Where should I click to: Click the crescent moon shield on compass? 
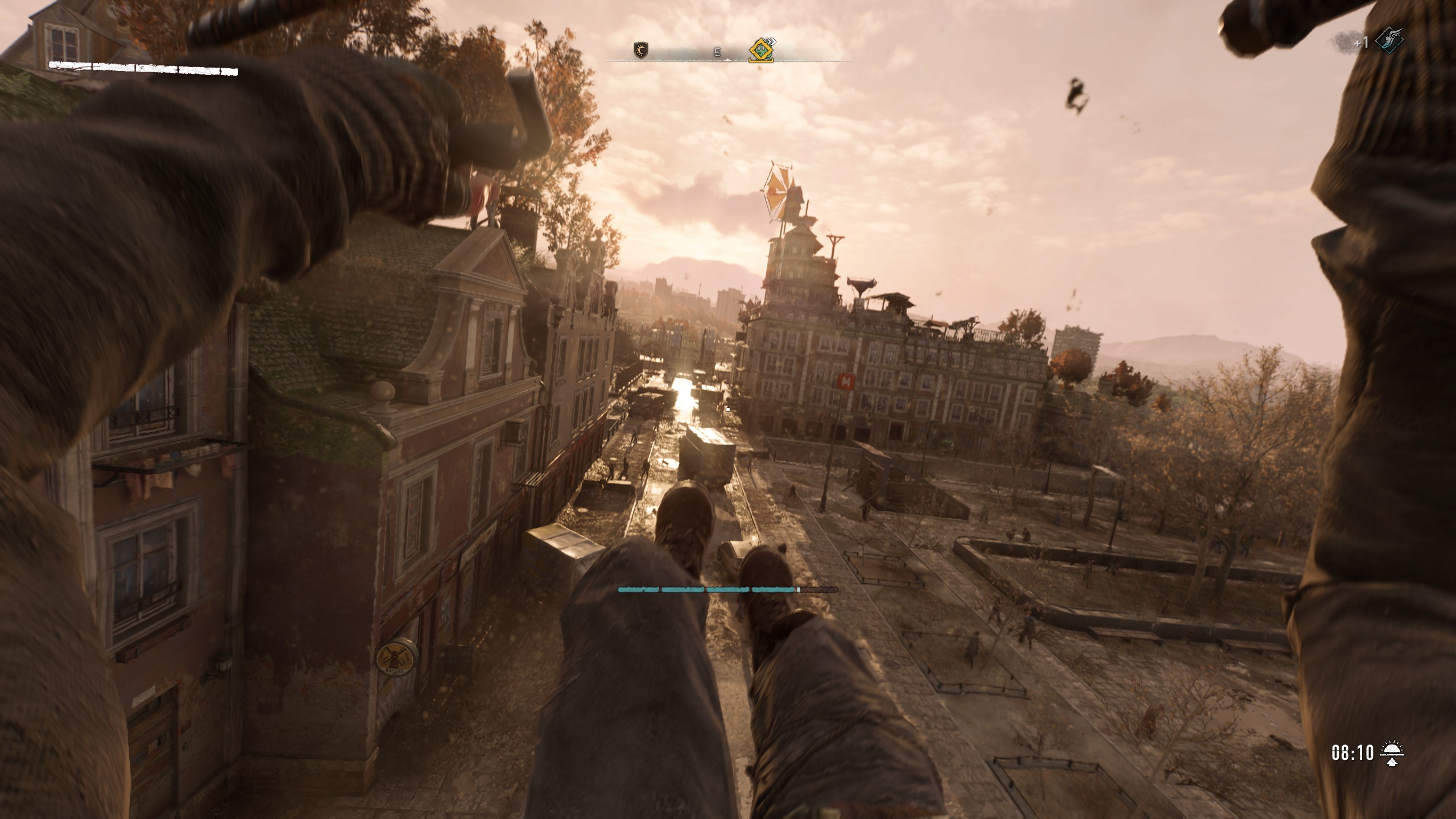641,51
